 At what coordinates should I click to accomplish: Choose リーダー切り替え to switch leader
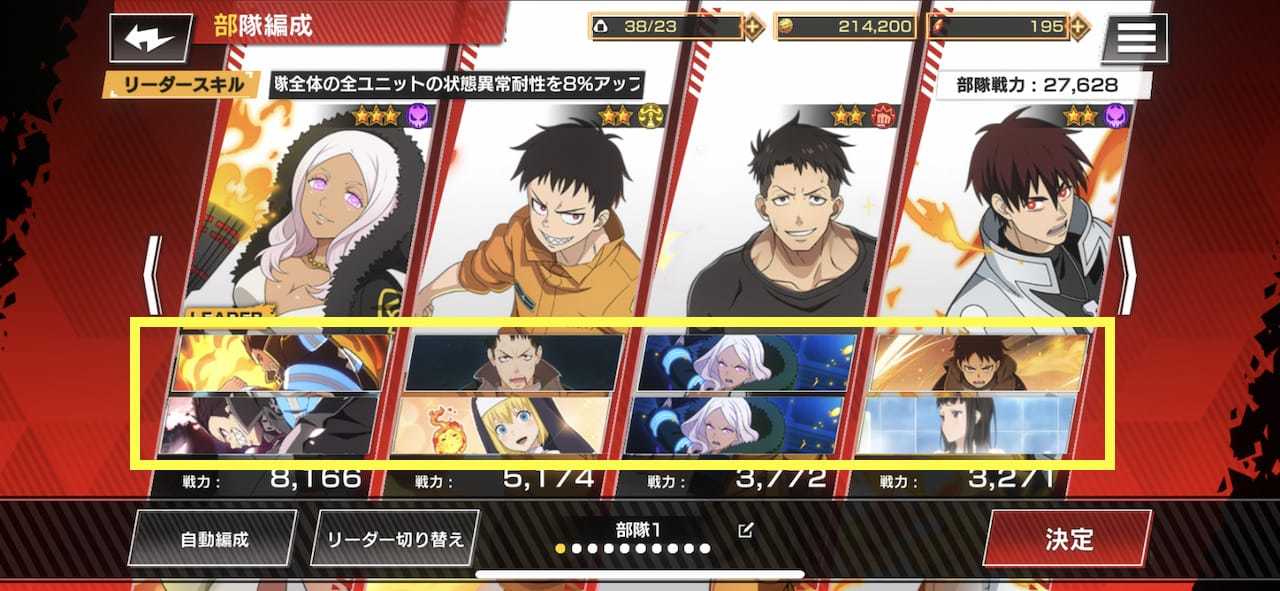tap(396, 539)
